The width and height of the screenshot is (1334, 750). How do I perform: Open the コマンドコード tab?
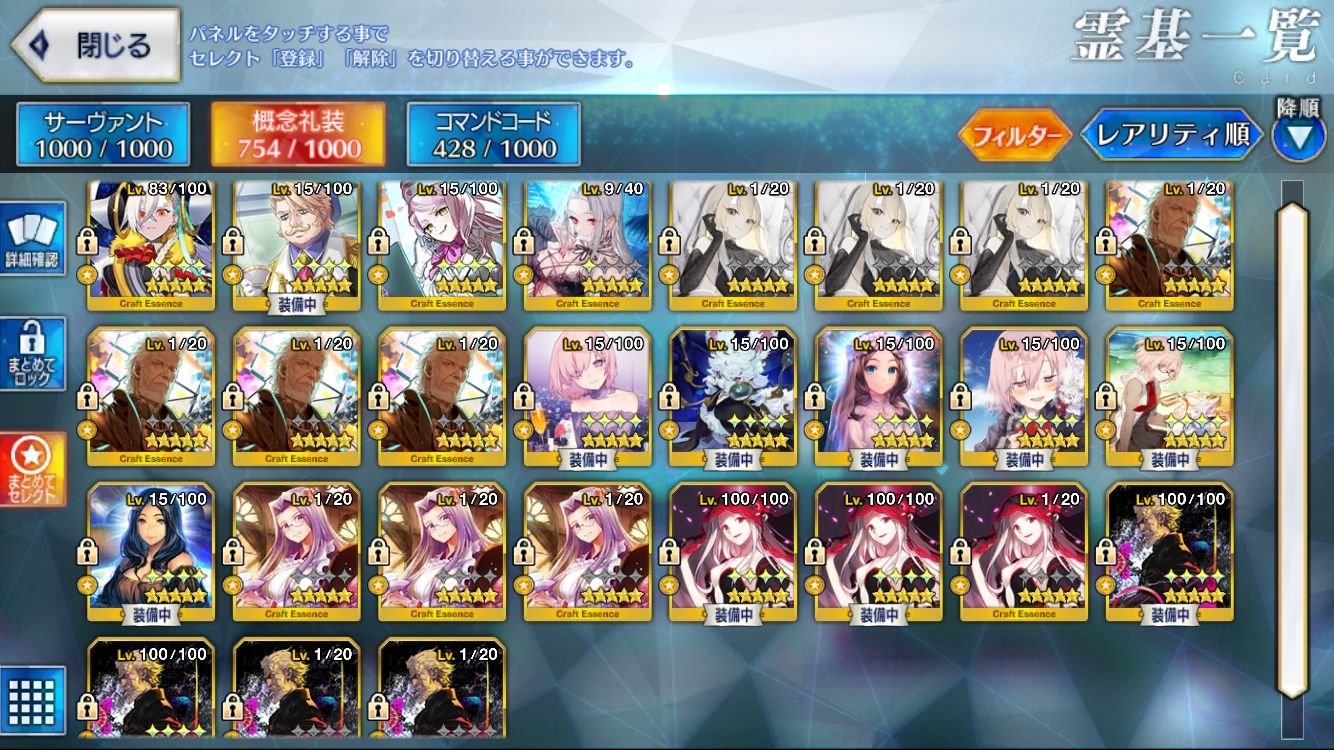coord(493,134)
